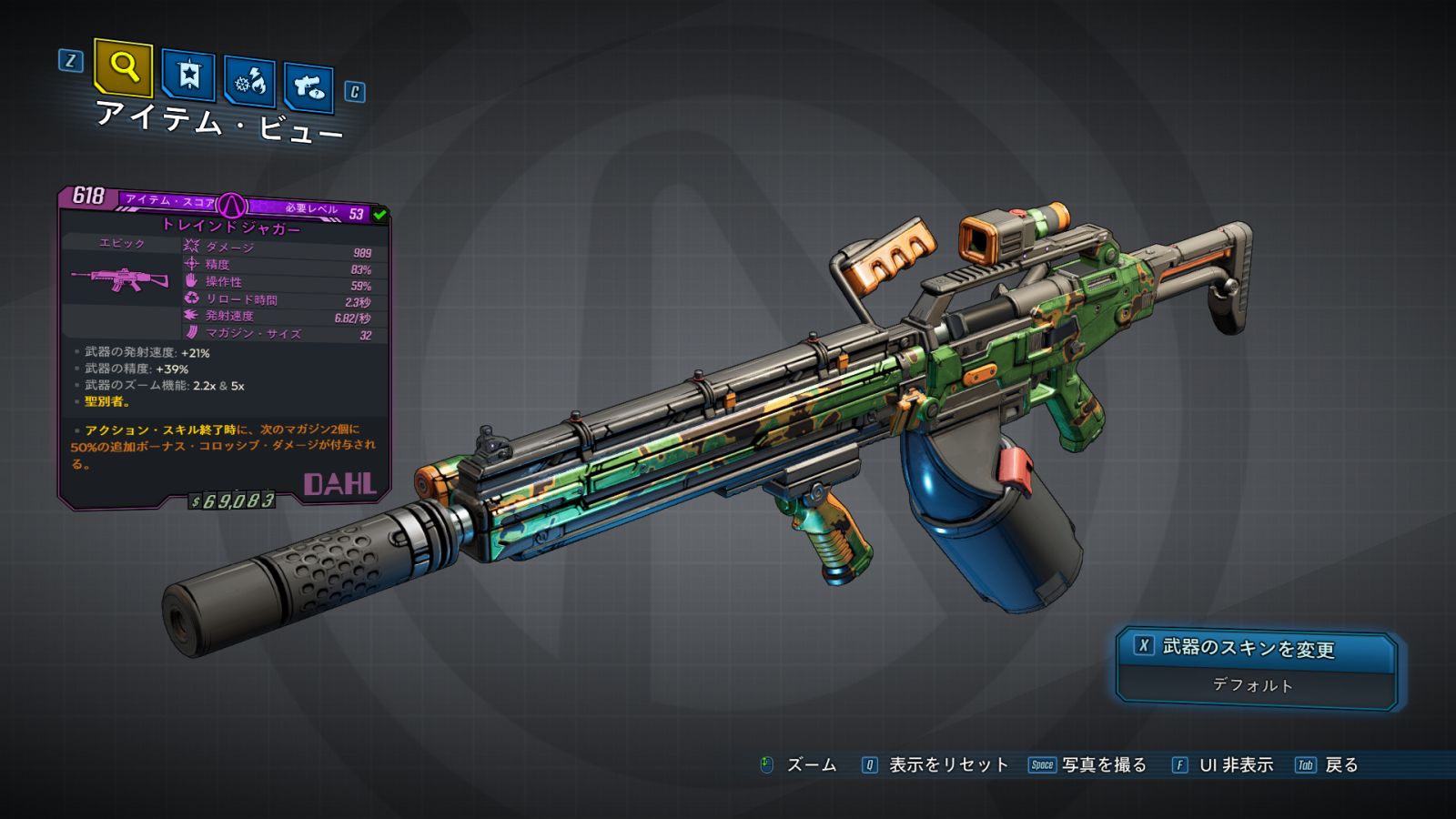Select the 写真を撮る take photo option

[1087, 765]
